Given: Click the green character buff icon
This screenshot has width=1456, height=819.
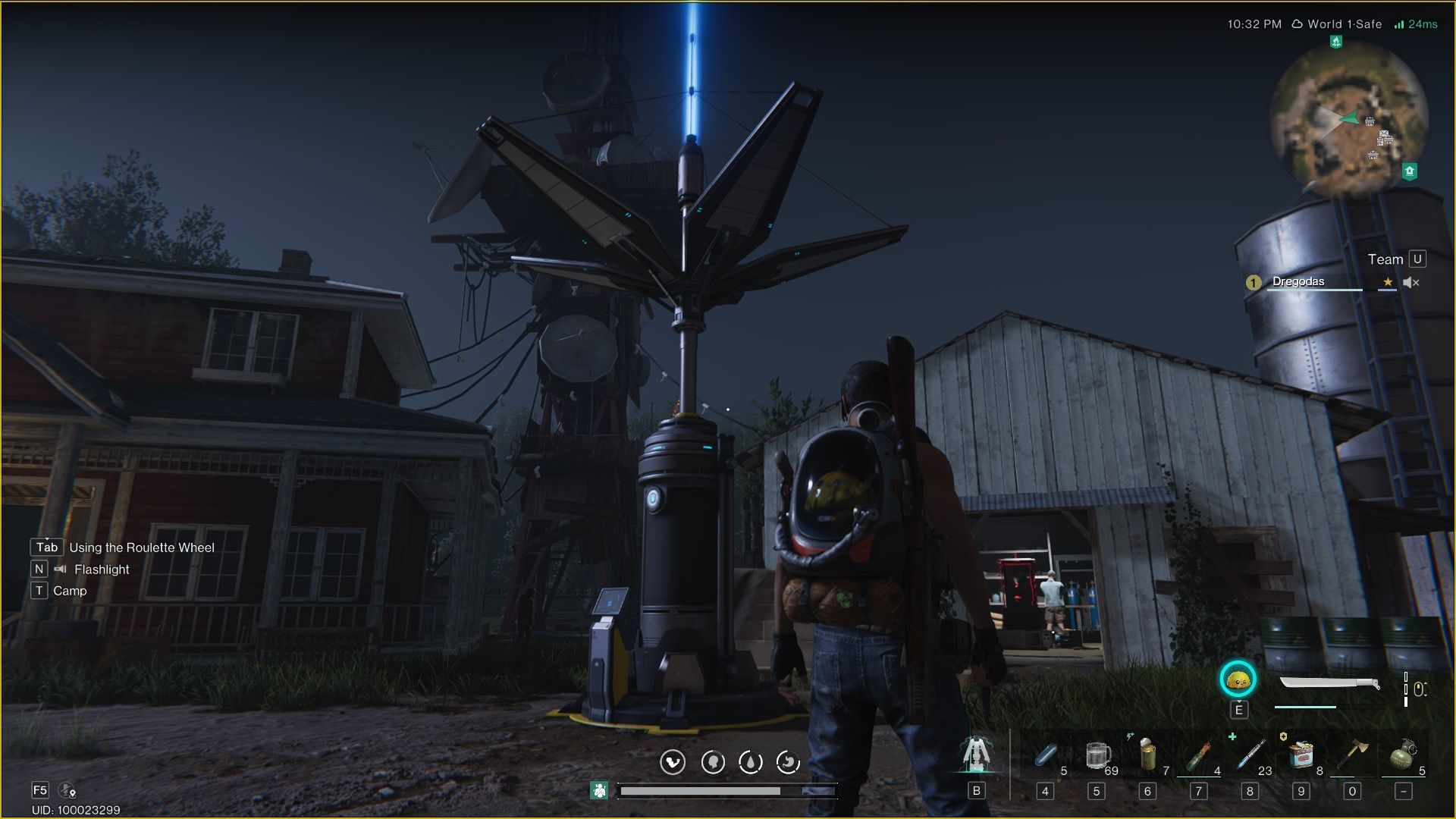Looking at the screenshot, I should coord(599,791).
